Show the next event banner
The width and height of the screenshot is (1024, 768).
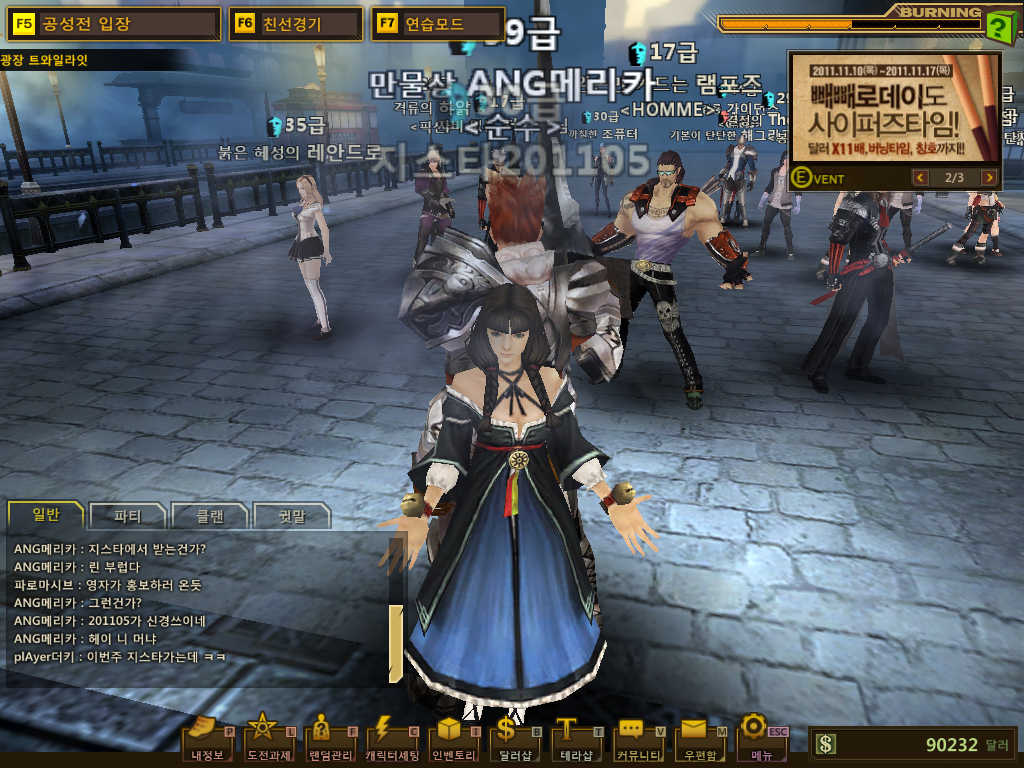989,178
